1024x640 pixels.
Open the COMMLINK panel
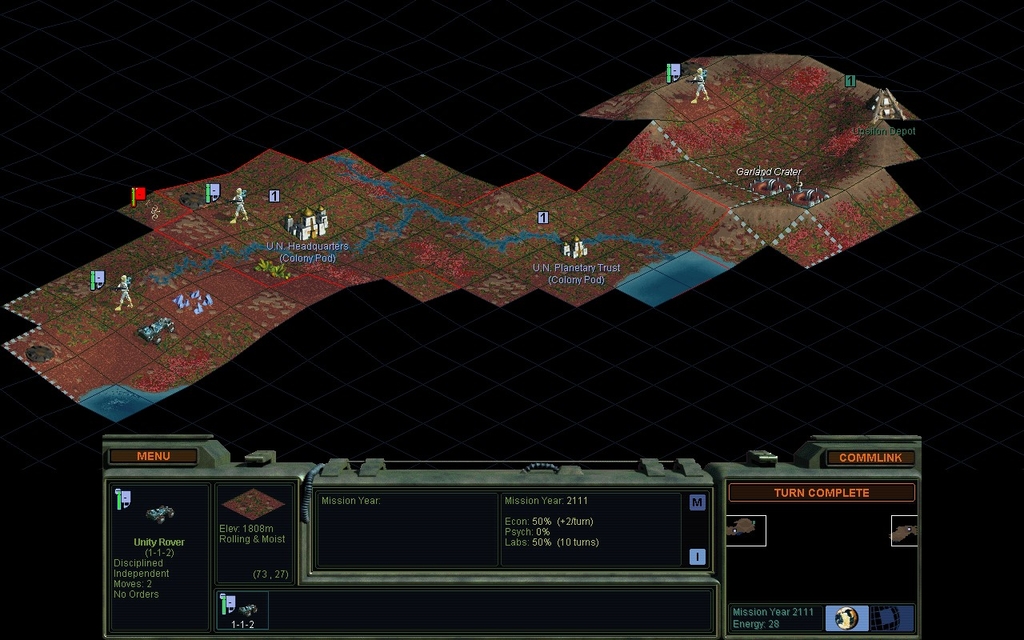coord(870,457)
